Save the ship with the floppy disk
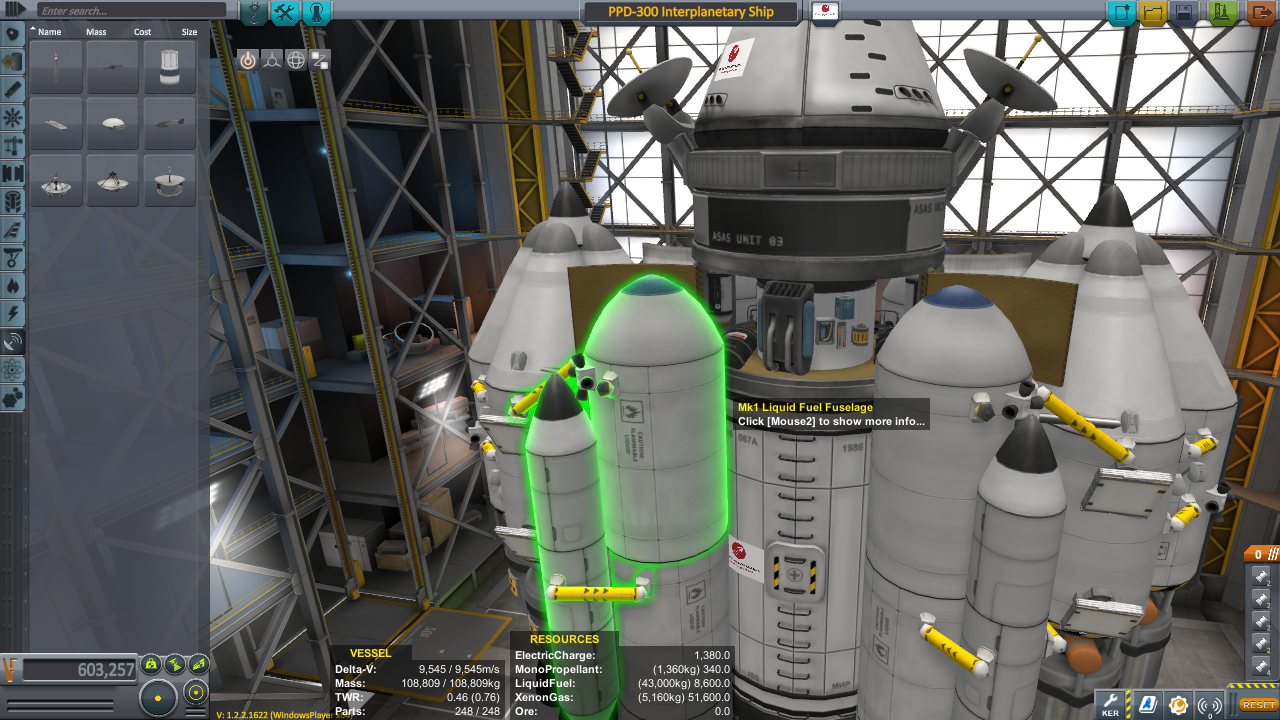1280x720 pixels. pyautogui.click(x=1185, y=13)
